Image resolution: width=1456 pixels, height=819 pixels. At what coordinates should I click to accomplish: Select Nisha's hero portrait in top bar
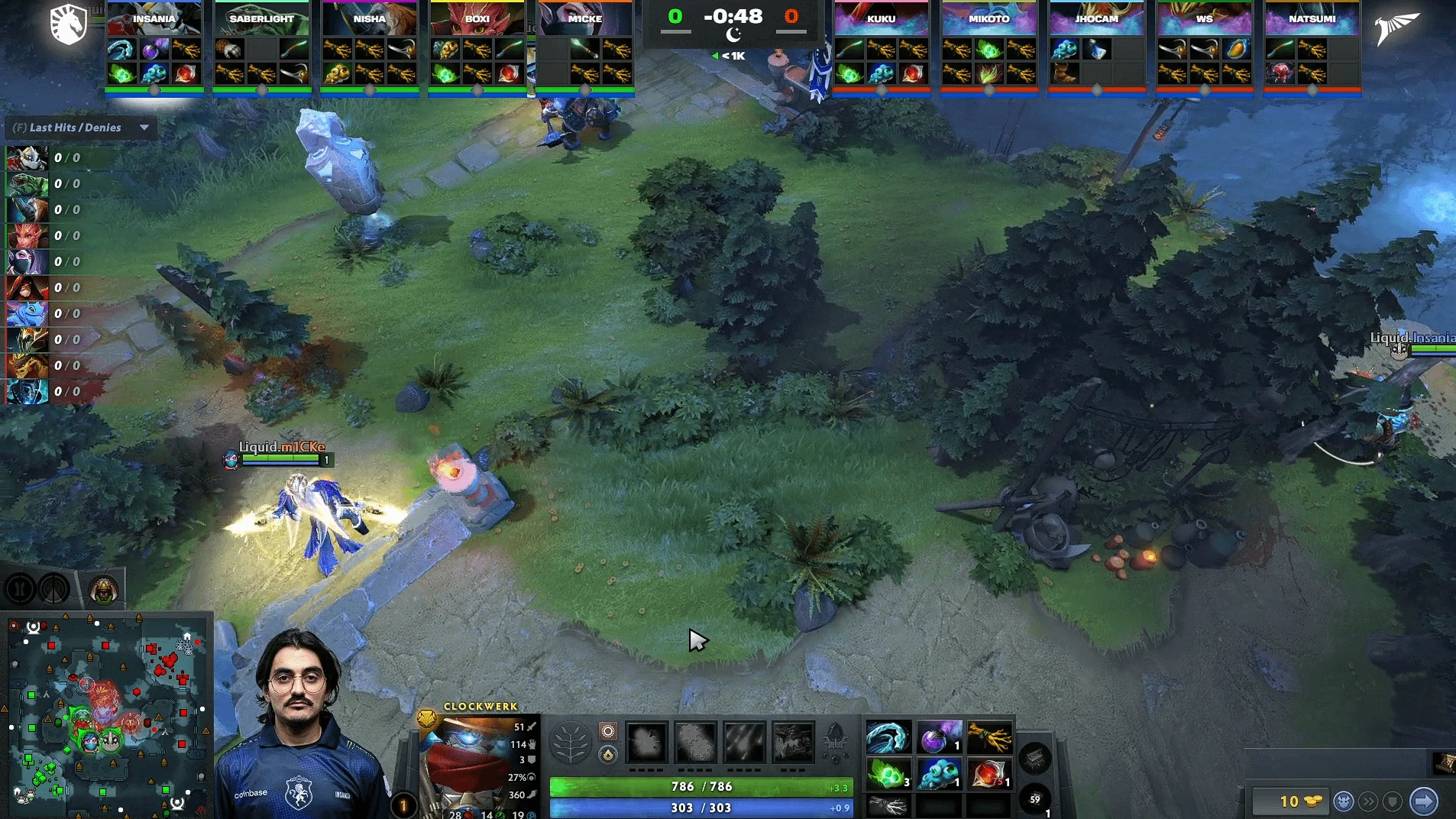(x=369, y=18)
